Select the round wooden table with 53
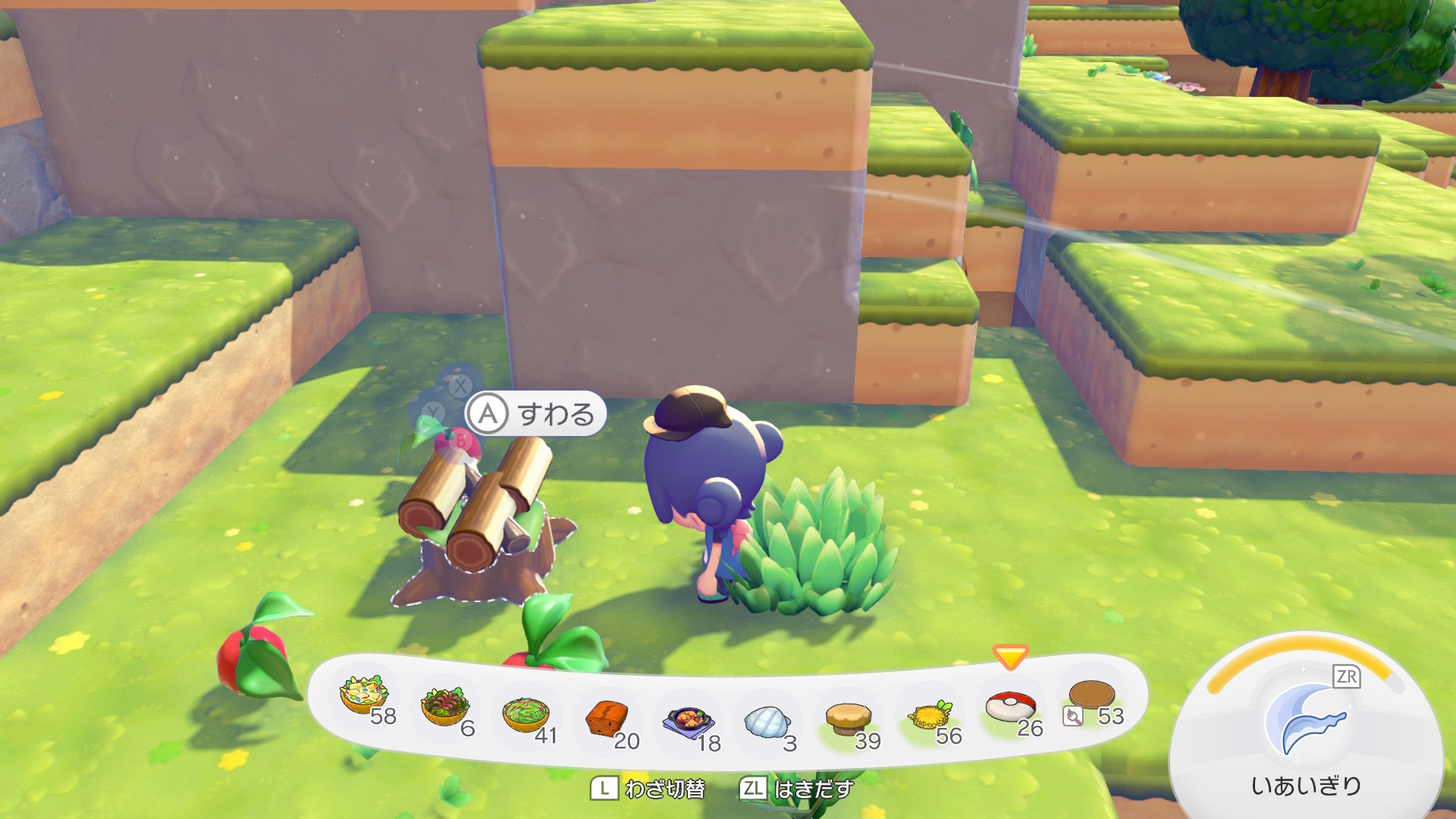This screenshot has height=819, width=1456. (1092, 696)
